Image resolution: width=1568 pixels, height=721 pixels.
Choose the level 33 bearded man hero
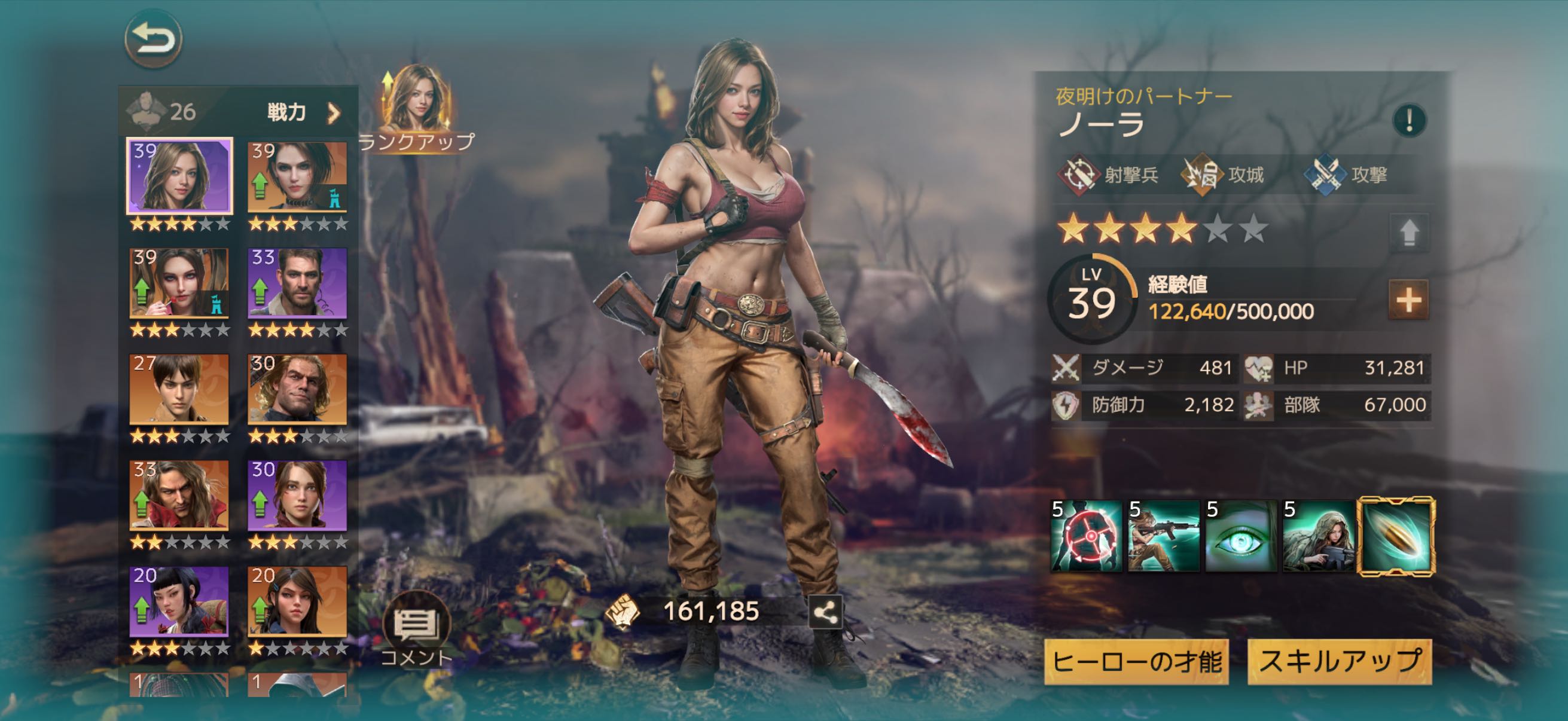[298, 283]
